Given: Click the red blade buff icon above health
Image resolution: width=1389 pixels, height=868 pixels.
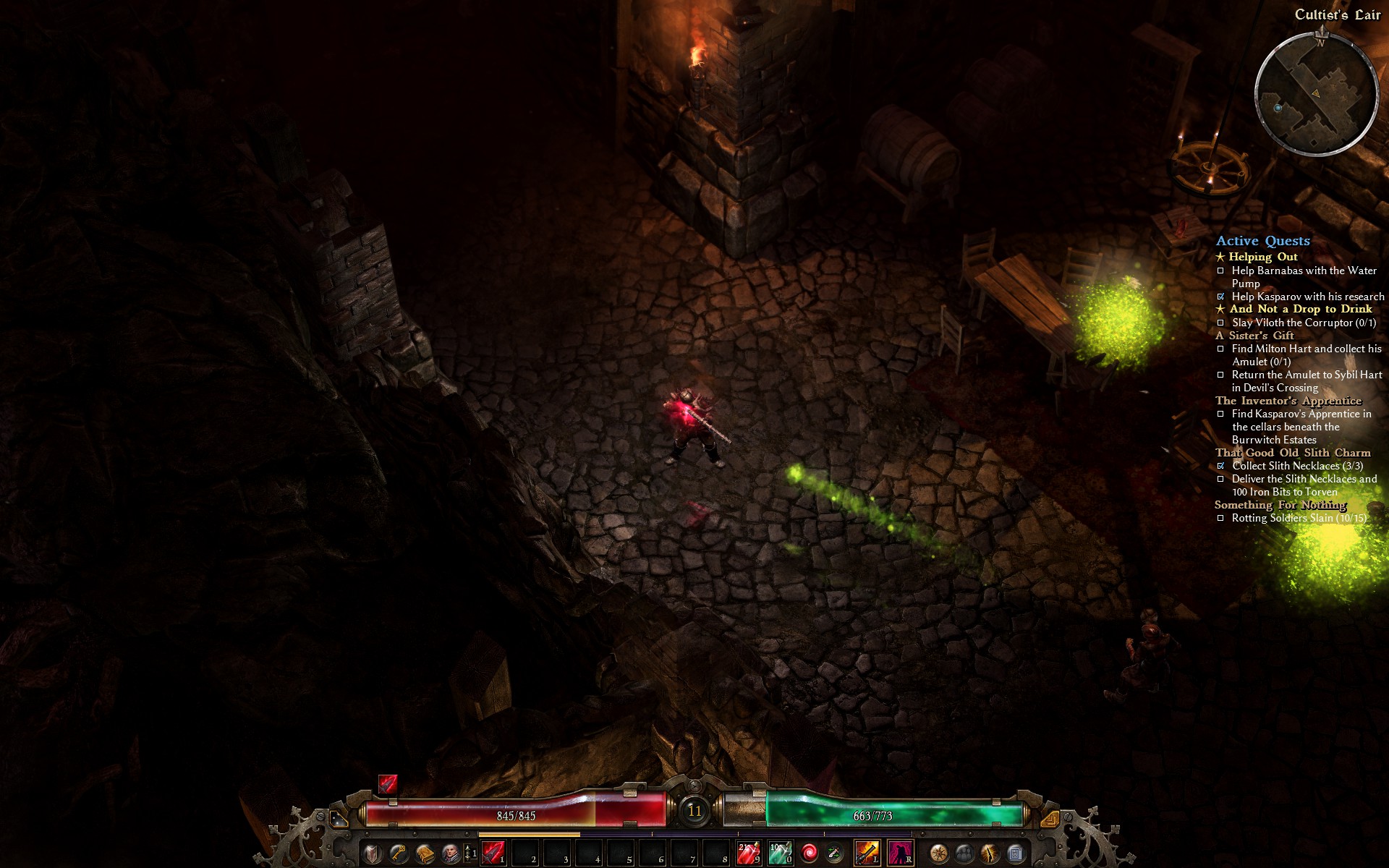Looking at the screenshot, I should (x=388, y=784).
